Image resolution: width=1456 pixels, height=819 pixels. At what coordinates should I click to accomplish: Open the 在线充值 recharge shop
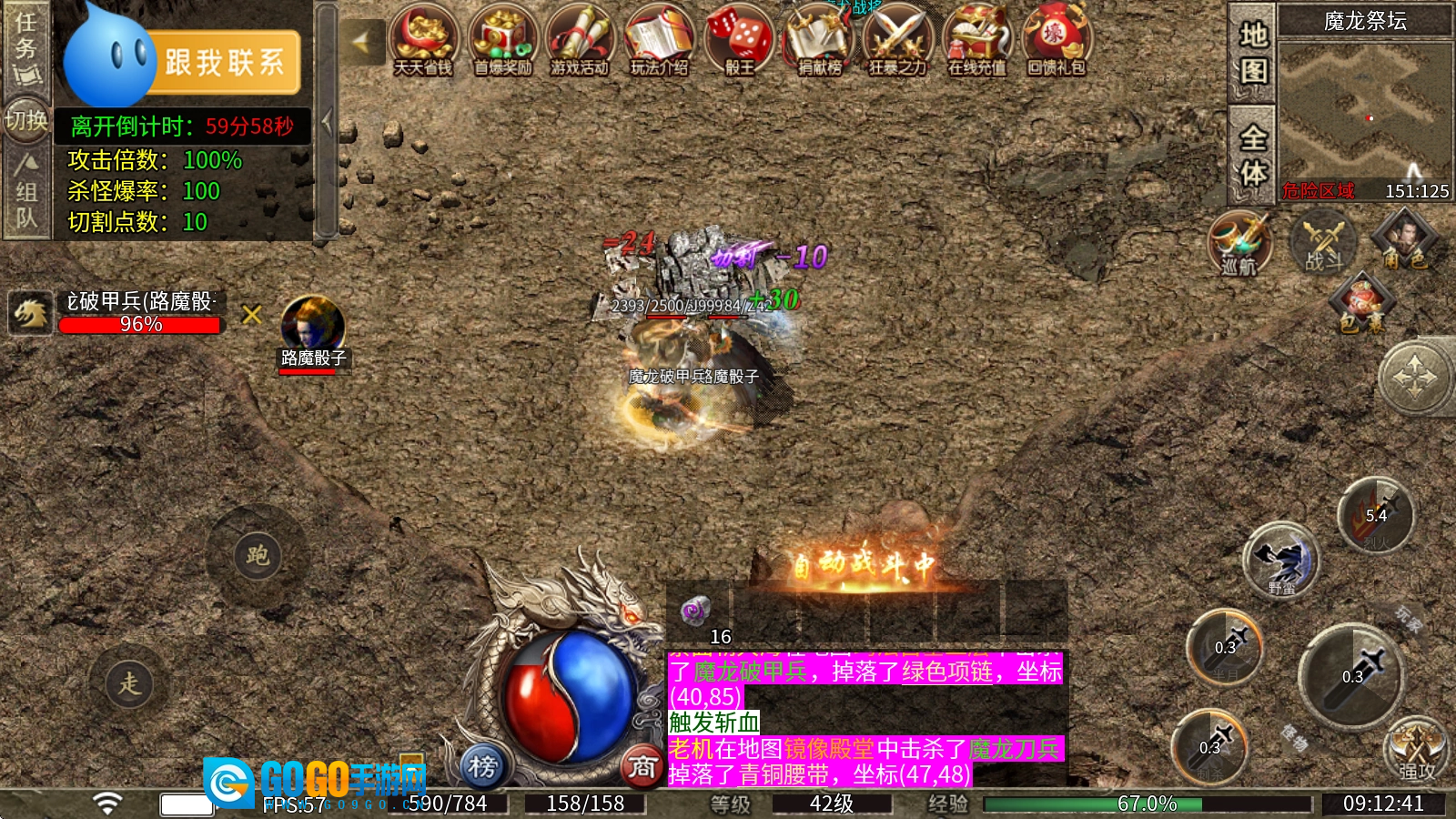[x=976, y=41]
